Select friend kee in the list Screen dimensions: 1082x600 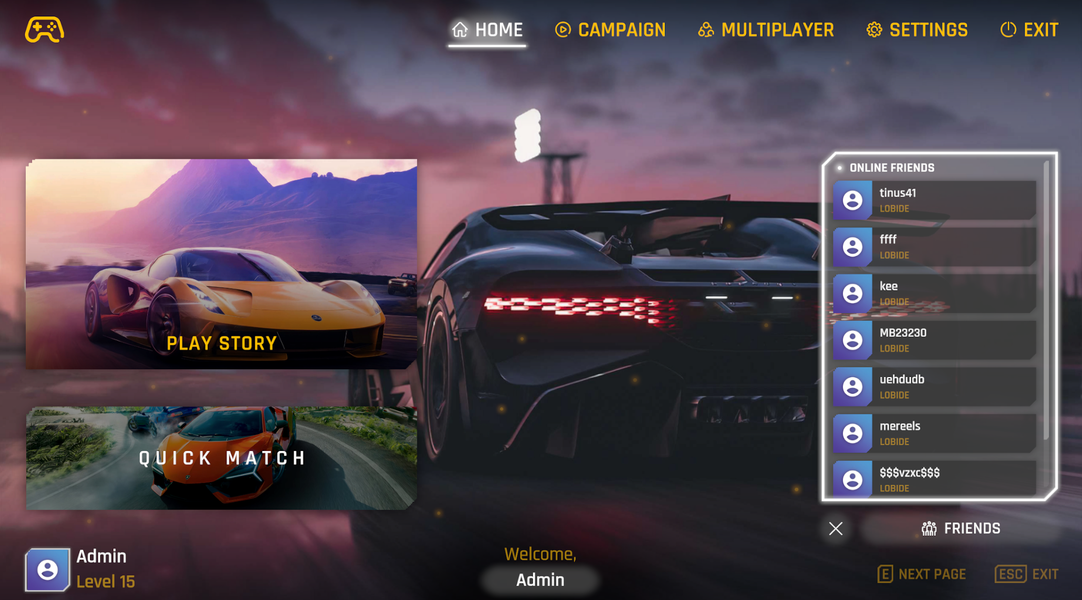pyautogui.click(x=934, y=293)
